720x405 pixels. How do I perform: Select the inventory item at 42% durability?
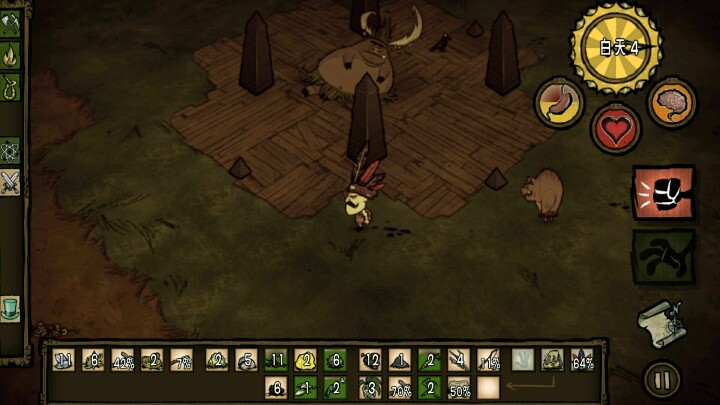[x=123, y=361]
